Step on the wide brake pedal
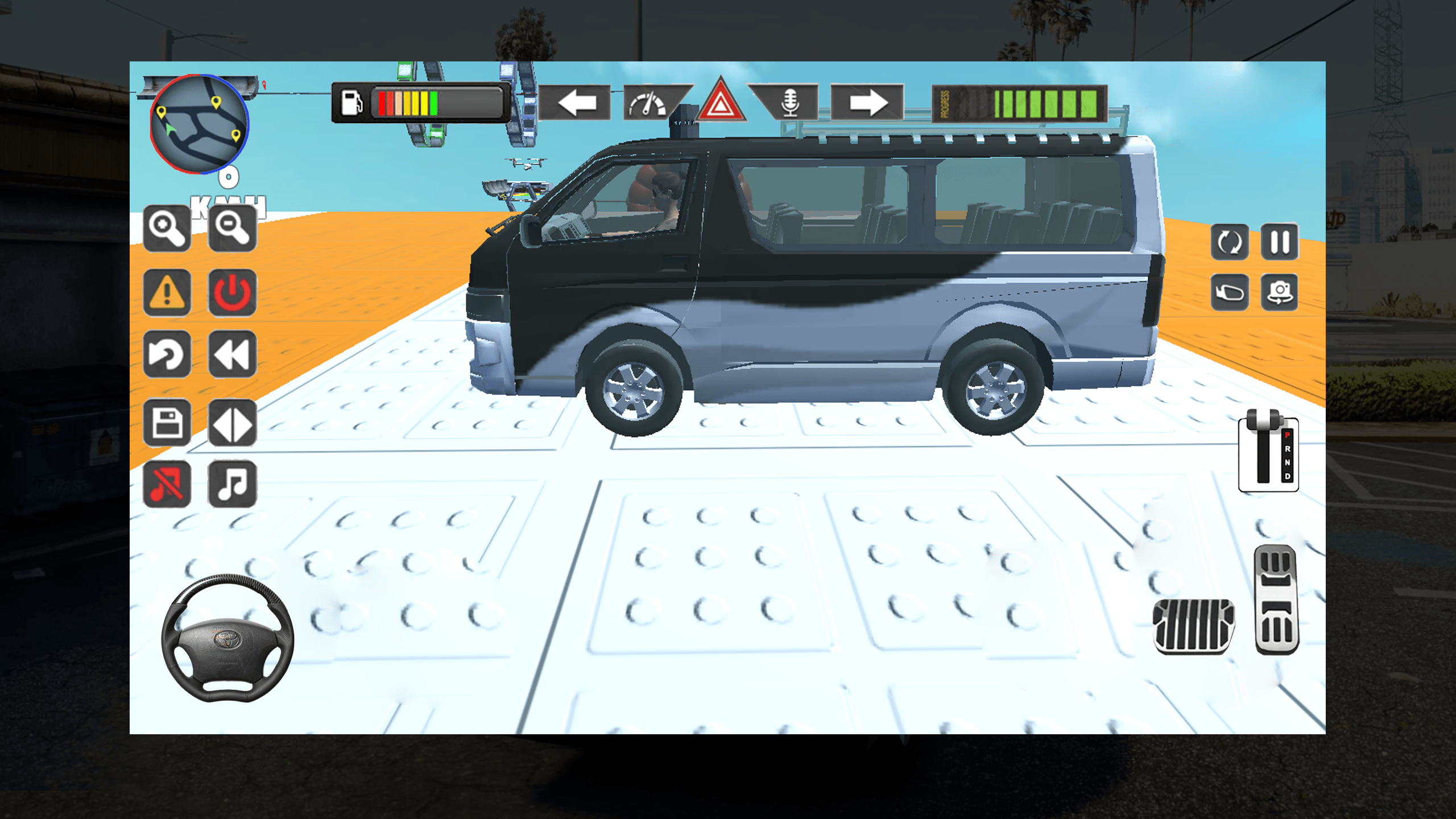 [1193, 626]
